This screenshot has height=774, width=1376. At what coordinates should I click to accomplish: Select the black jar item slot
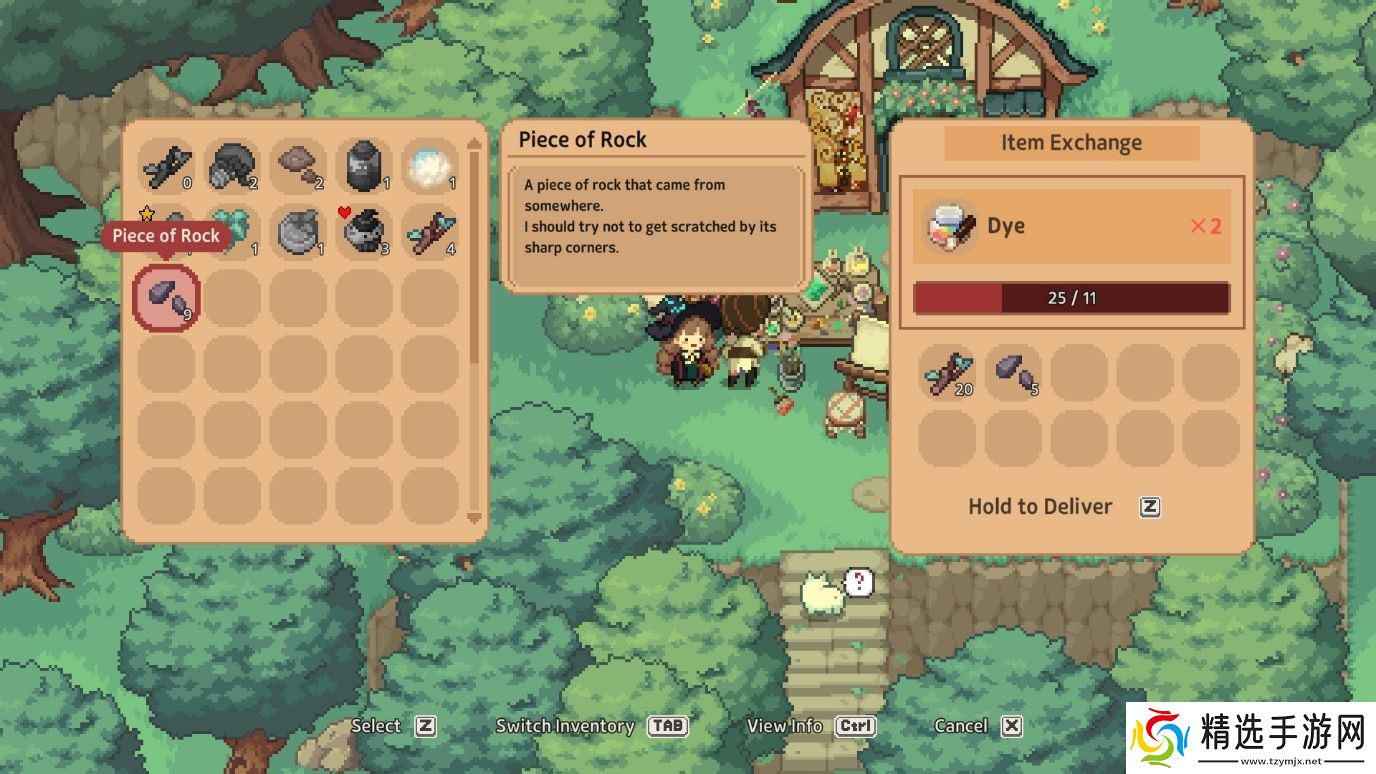pyautogui.click(x=364, y=166)
